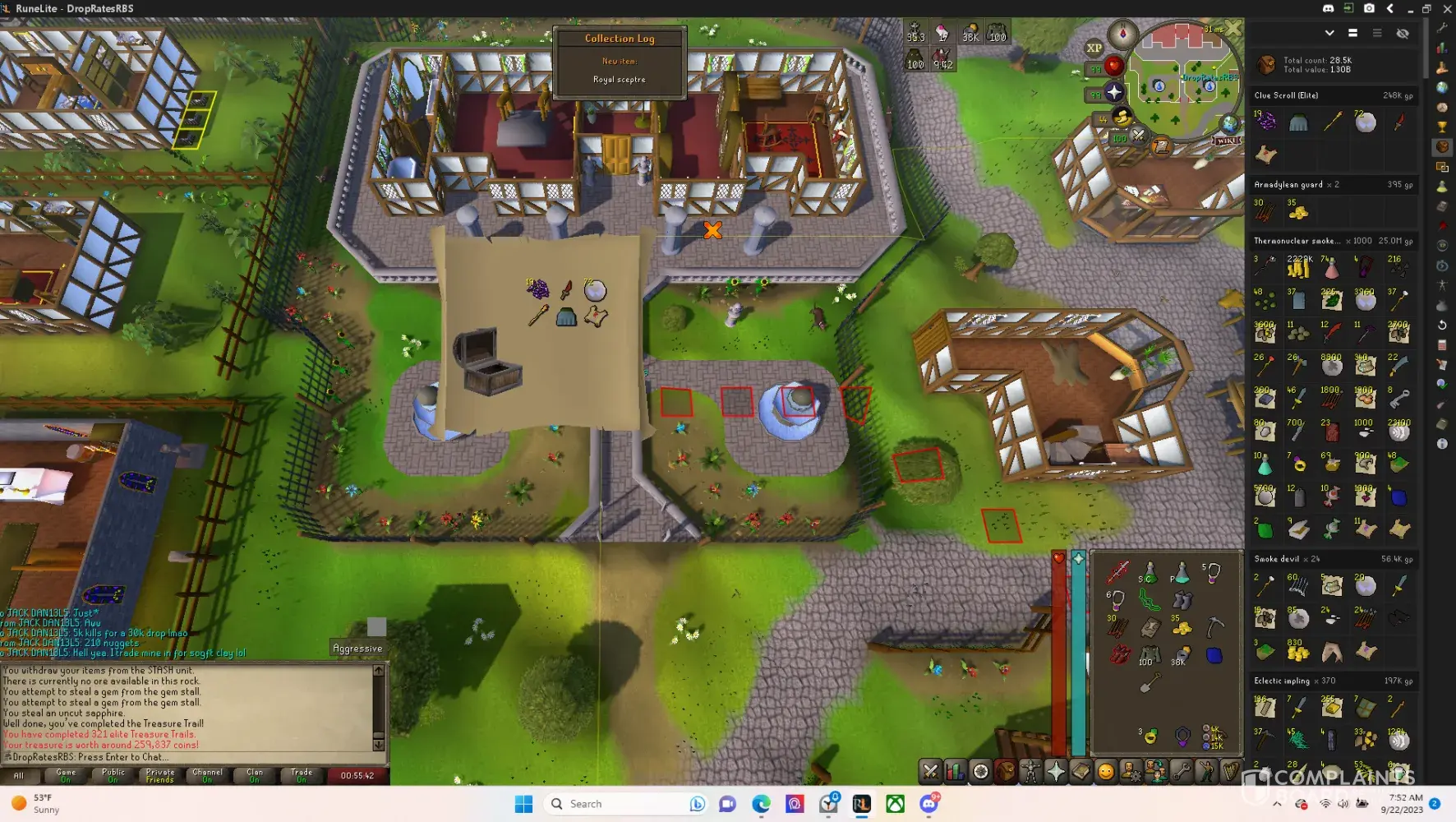Toggle run energy boot orb
This screenshot has width=1456, height=822.
click(x=1122, y=118)
